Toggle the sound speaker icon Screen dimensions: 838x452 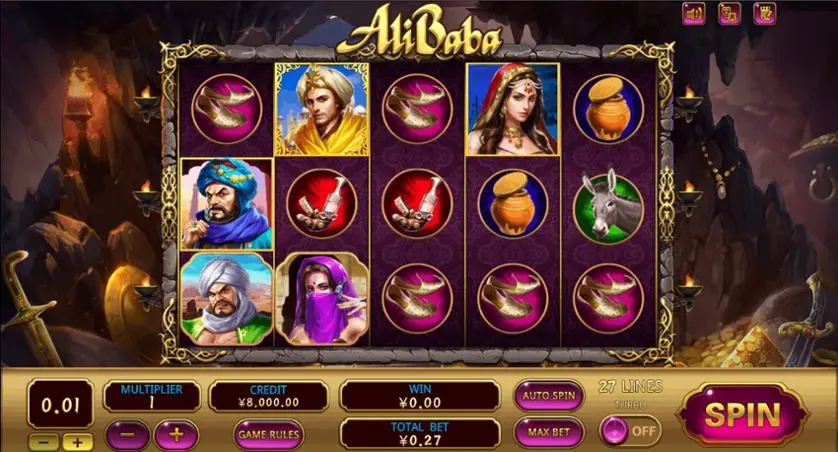(694, 13)
